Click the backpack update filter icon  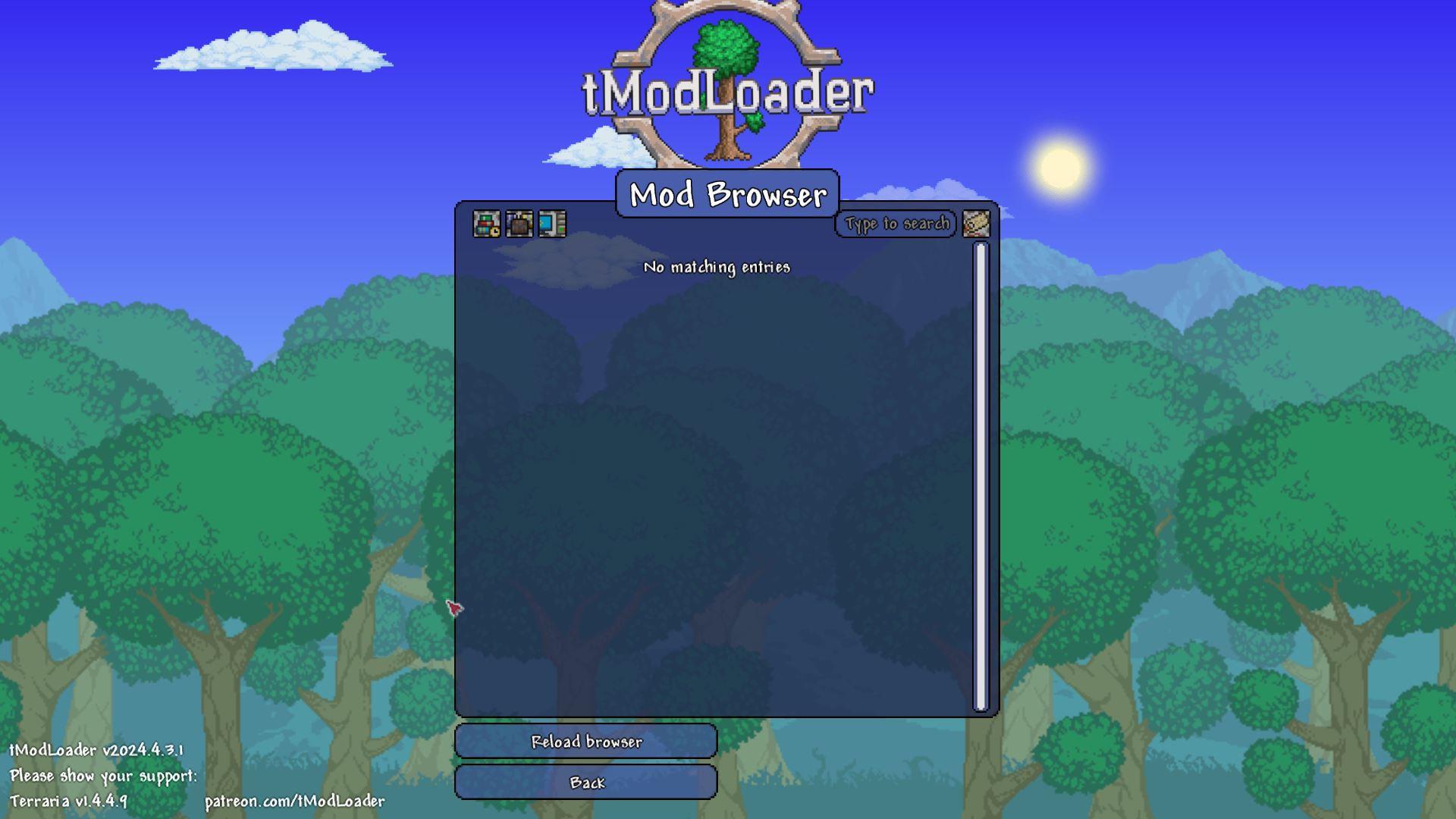pyautogui.click(x=519, y=223)
